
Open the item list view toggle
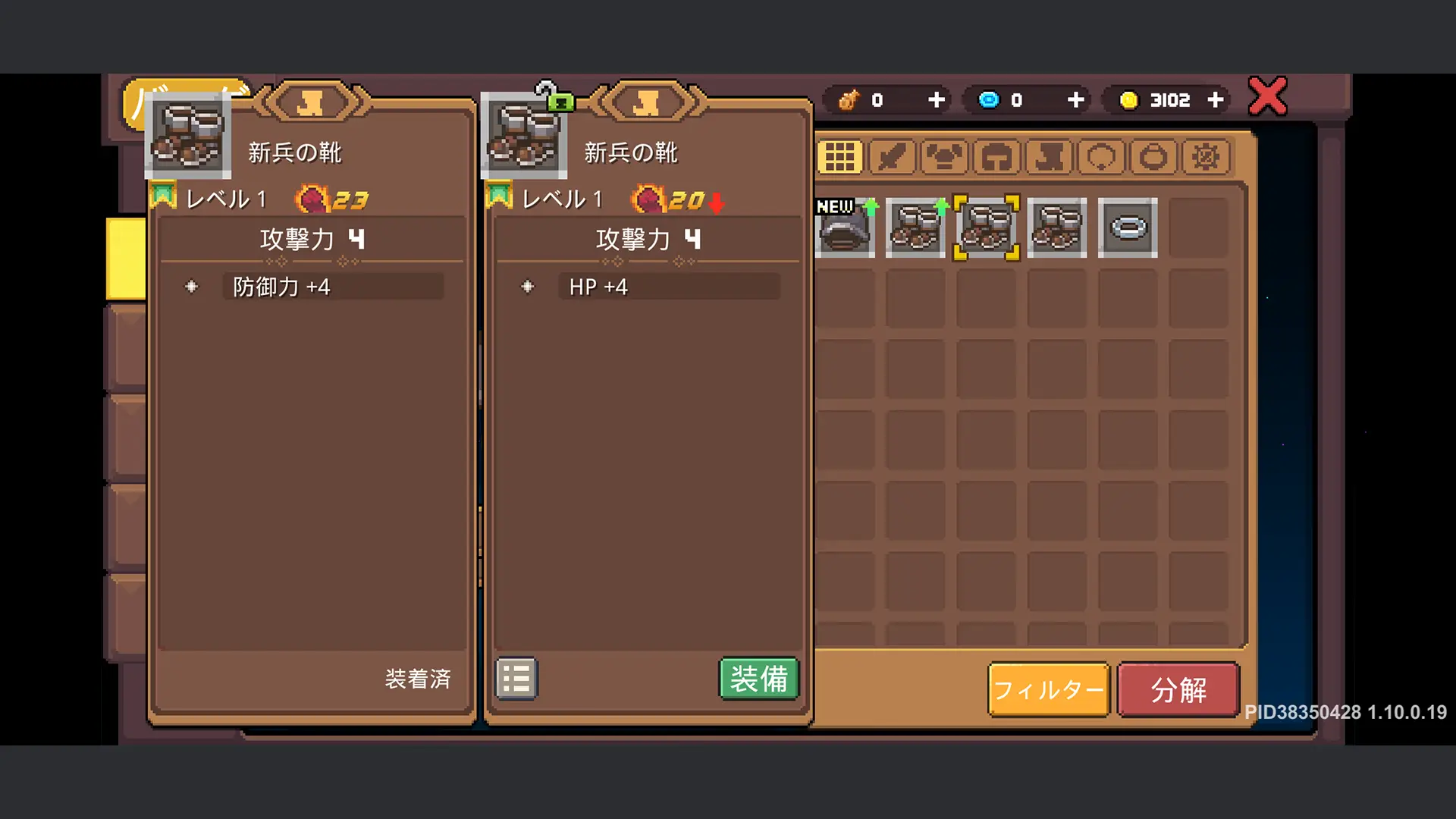tap(516, 679)
